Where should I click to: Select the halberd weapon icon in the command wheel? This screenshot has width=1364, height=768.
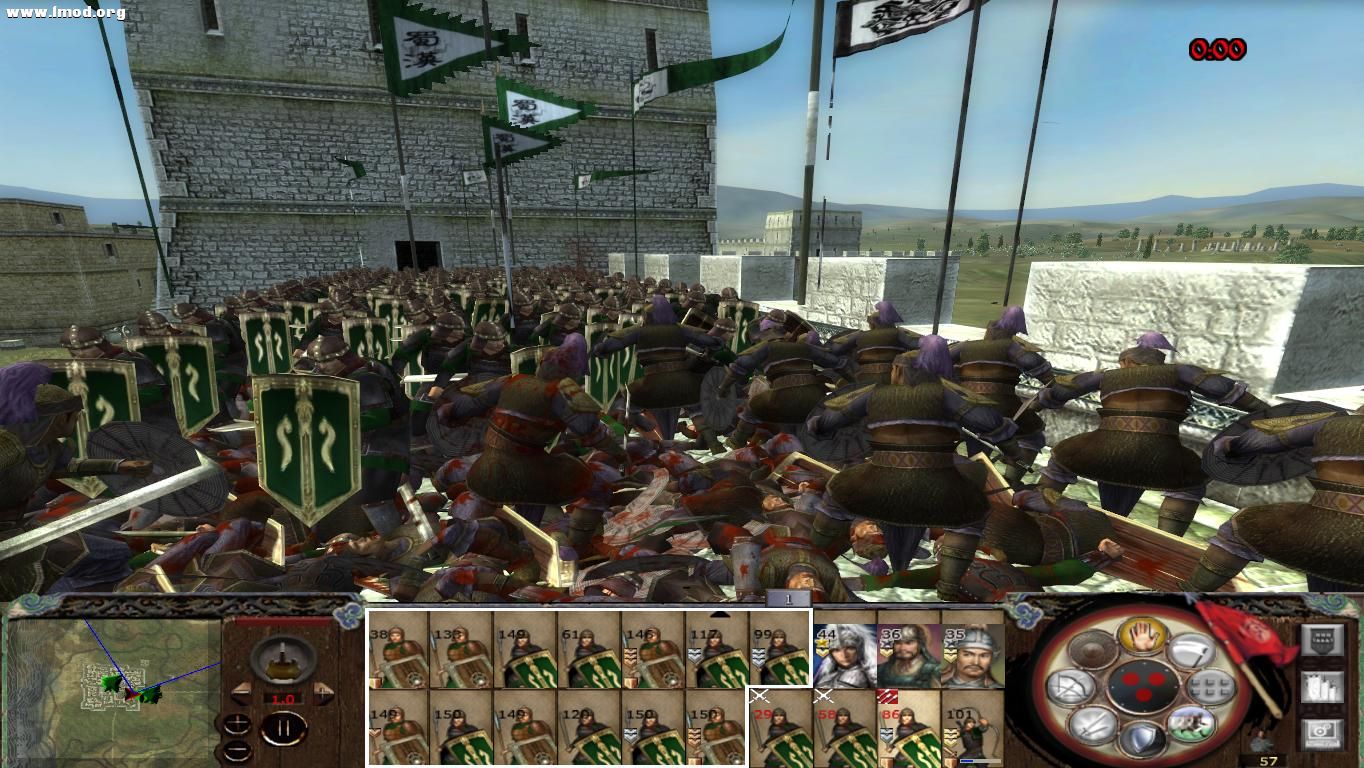[1194, 653]
